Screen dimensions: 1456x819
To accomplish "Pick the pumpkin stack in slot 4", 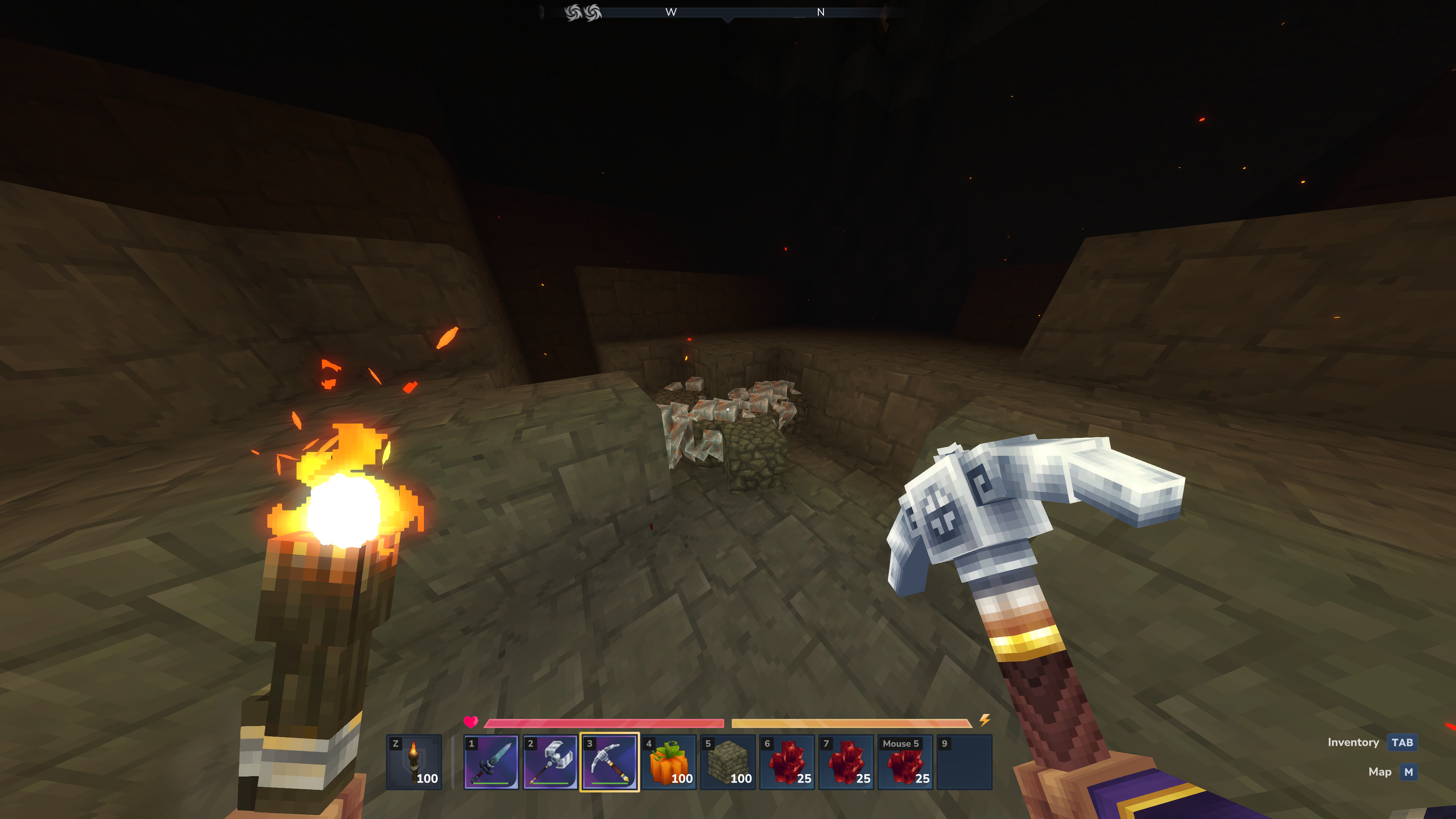I will 668,761.
